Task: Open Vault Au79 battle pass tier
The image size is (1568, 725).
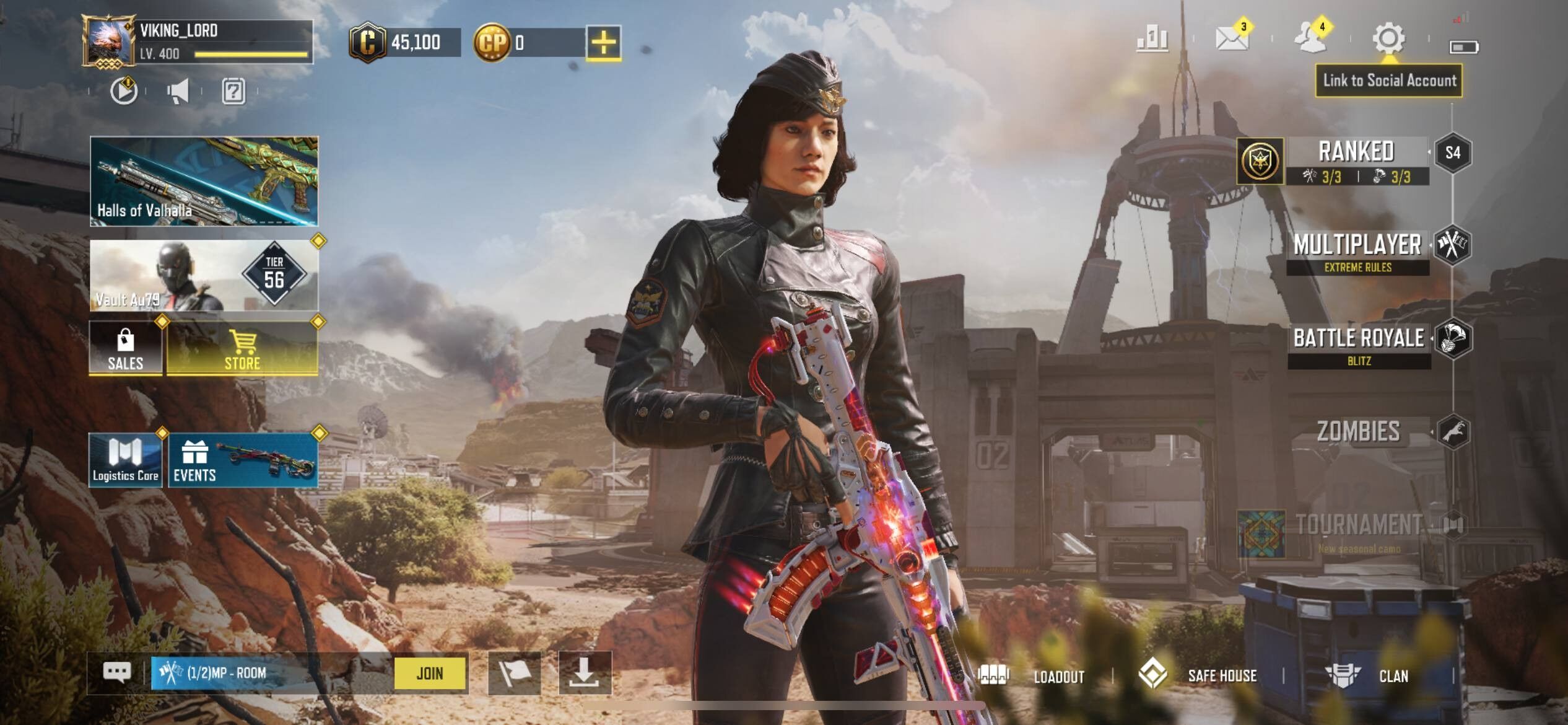Action: point(204,276)
